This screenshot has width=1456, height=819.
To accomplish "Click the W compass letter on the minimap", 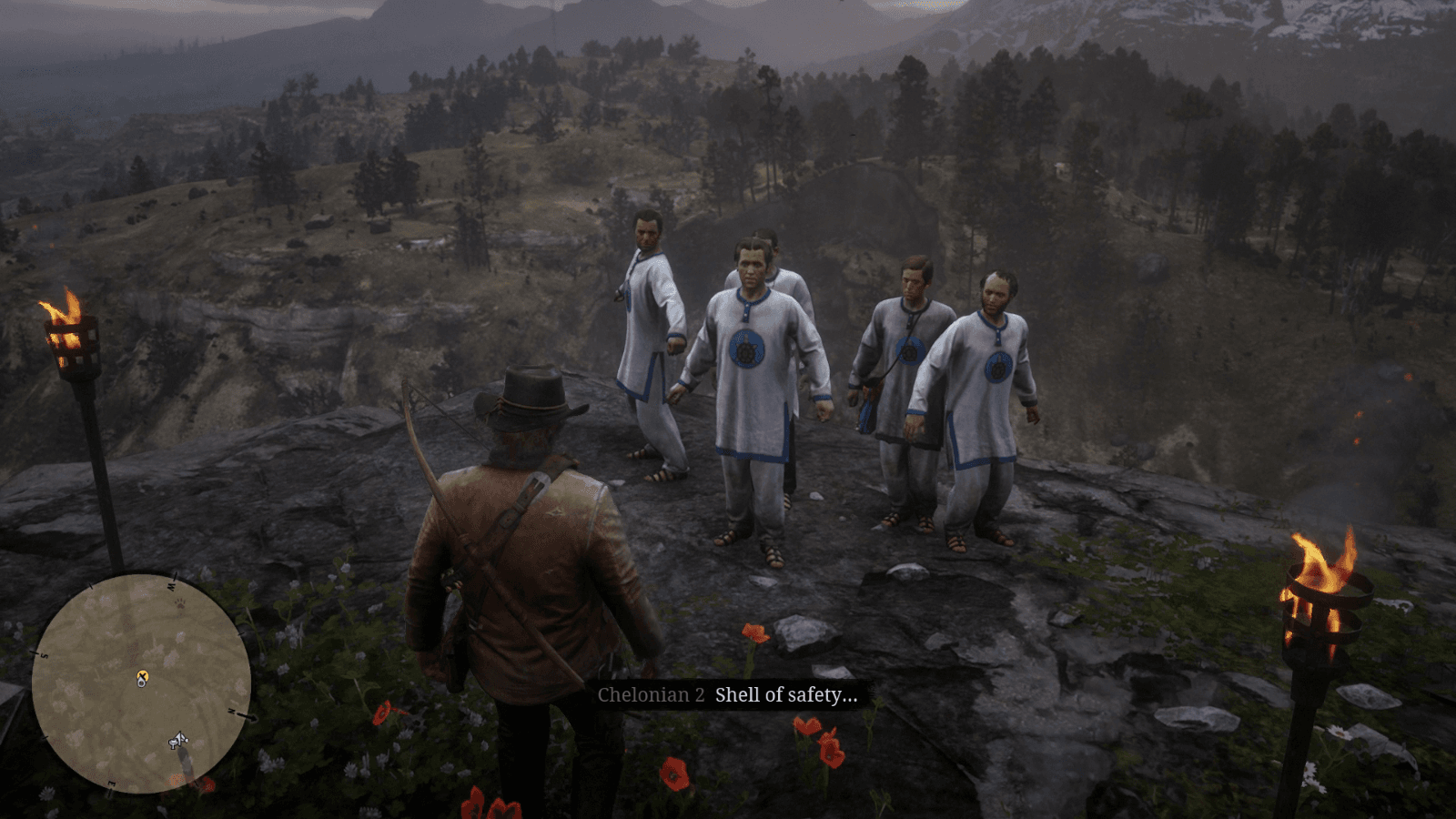I will [x=172, y=586].
